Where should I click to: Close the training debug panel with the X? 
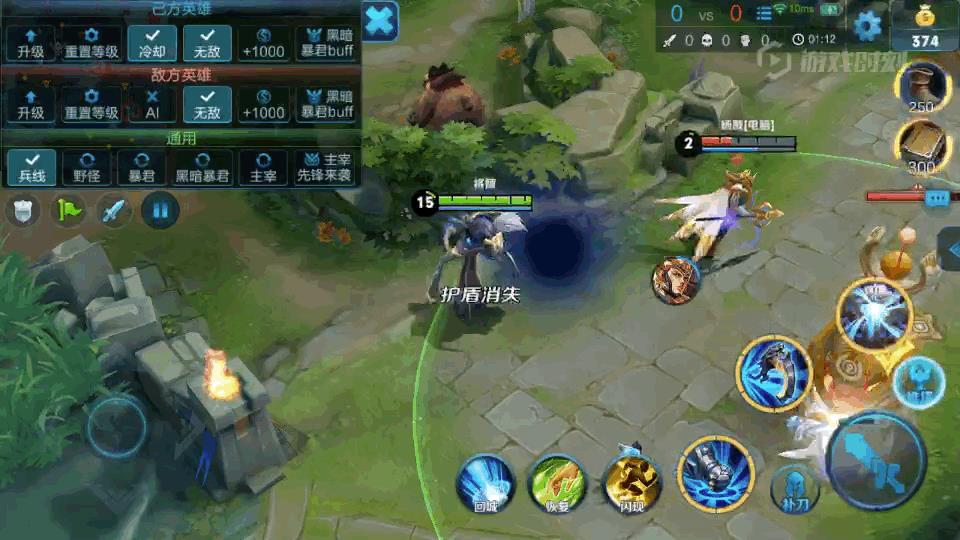(x=379, y=21)
